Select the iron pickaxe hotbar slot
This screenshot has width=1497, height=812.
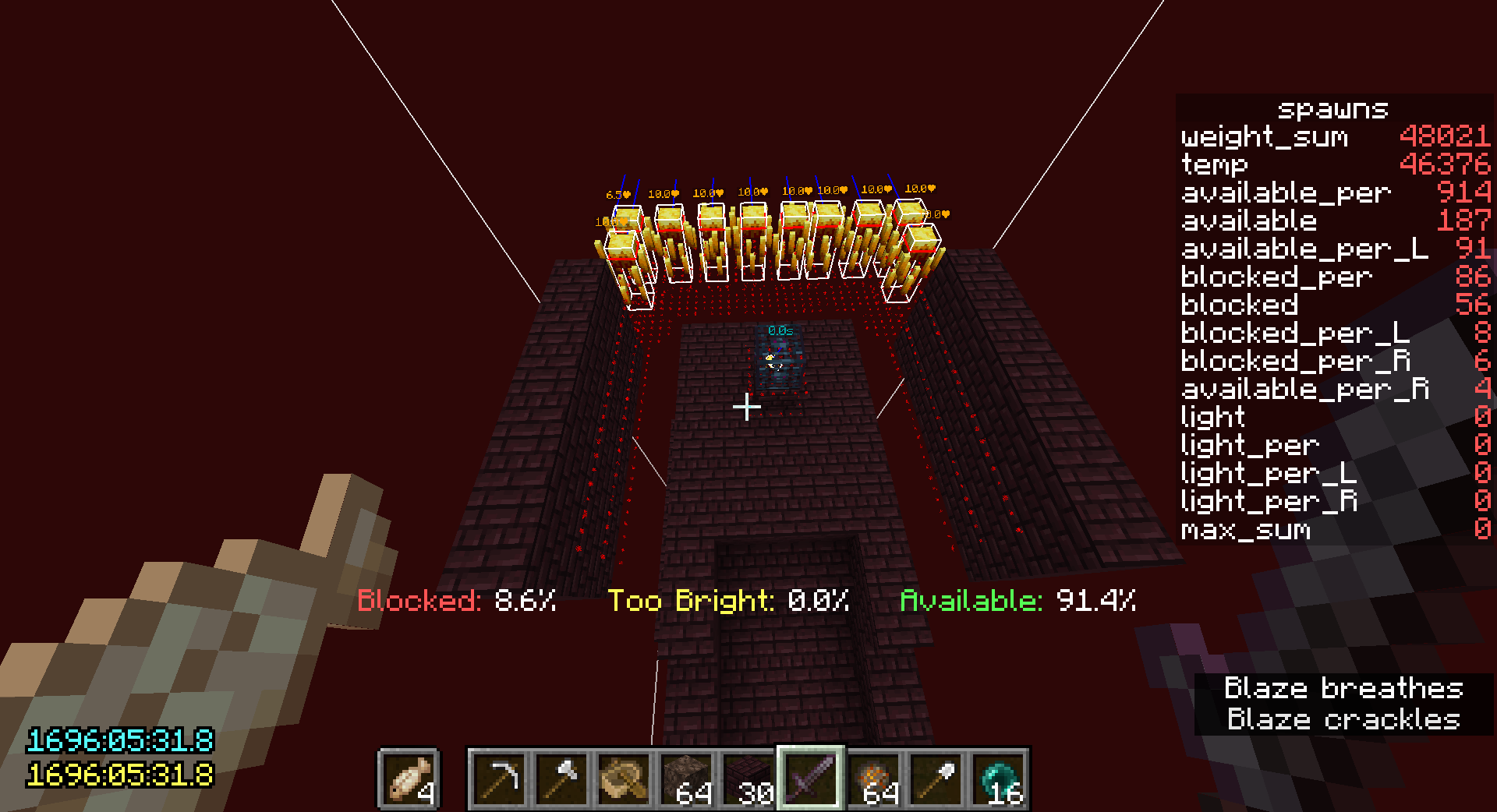[499, 778]
